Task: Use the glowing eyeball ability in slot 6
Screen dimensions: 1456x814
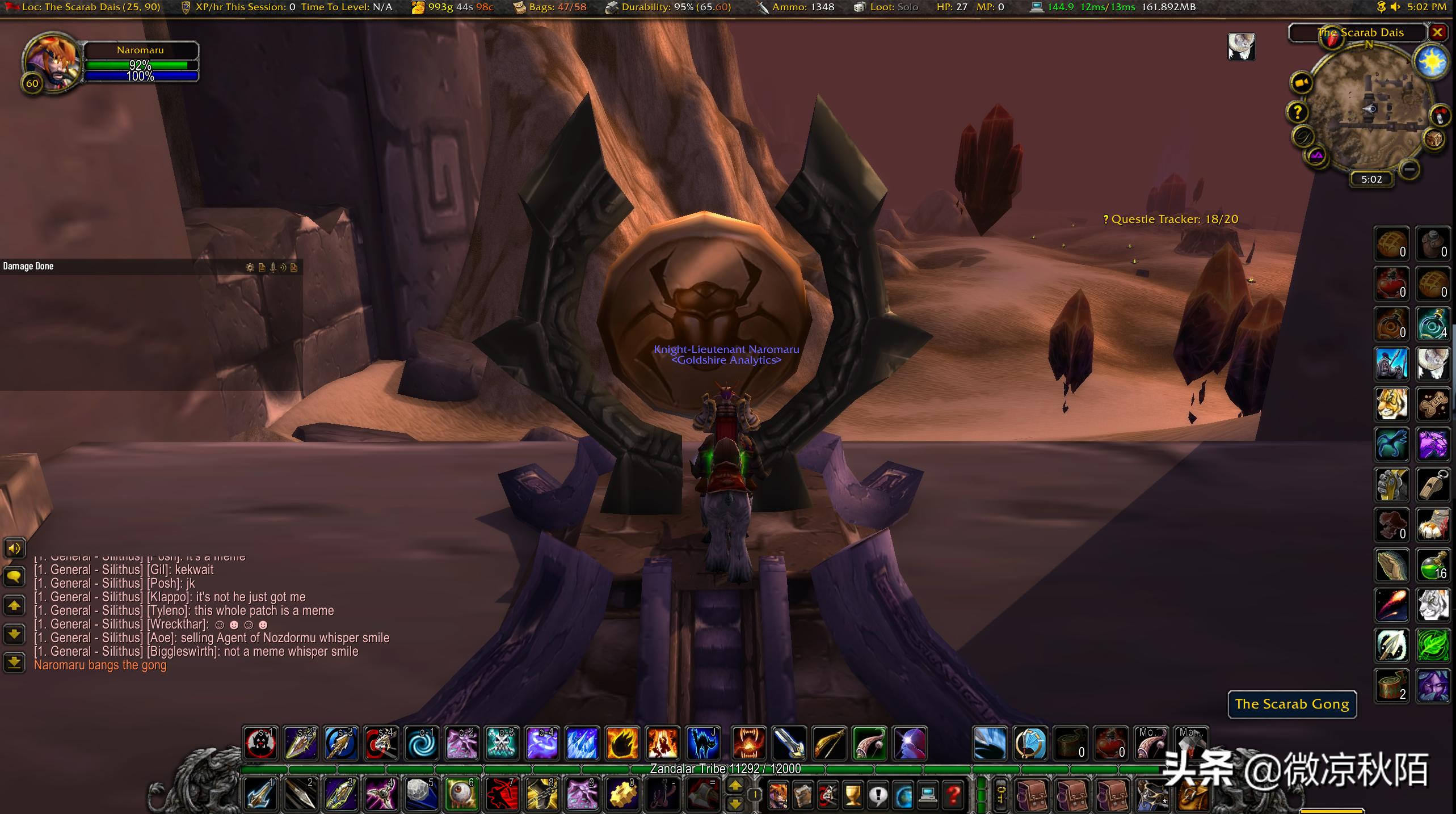Action: click(461, 793)
